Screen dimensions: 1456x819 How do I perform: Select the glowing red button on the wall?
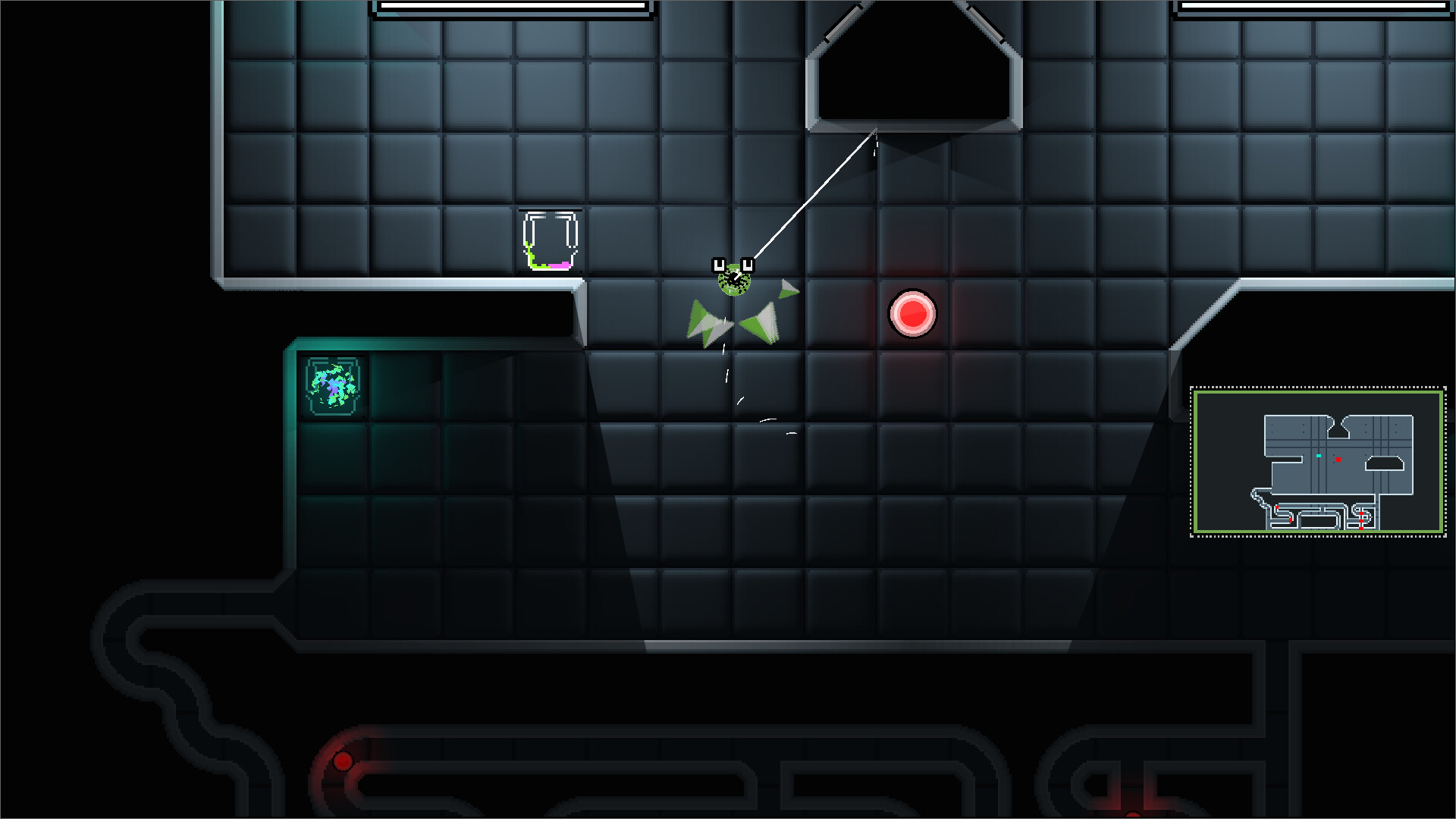913,315
